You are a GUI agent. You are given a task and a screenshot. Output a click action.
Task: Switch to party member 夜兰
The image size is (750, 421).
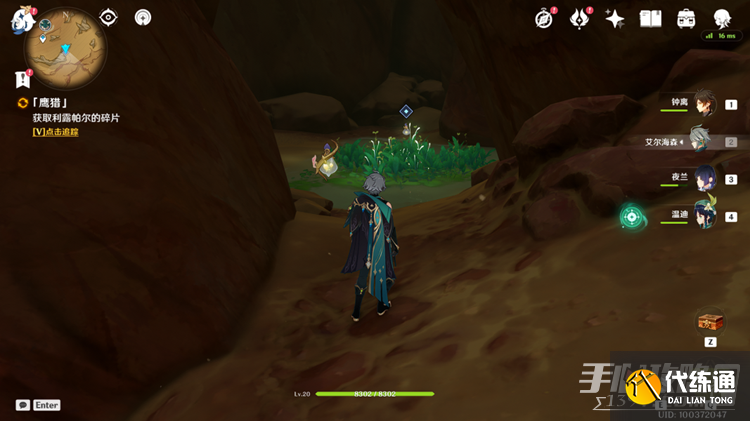706,178
